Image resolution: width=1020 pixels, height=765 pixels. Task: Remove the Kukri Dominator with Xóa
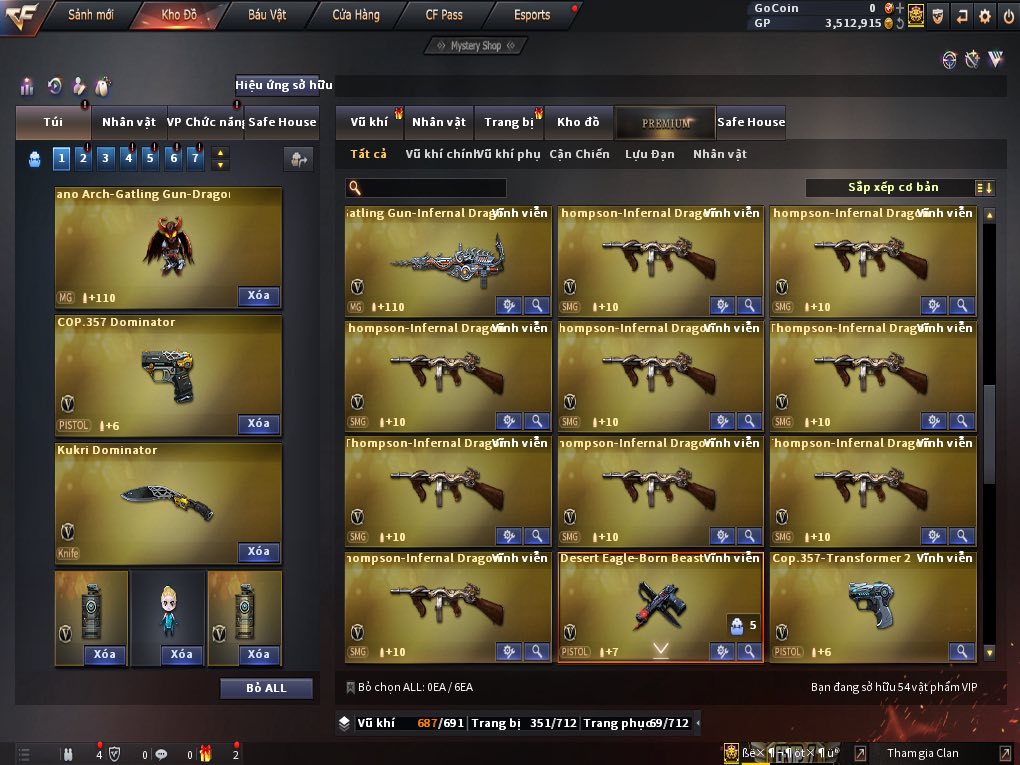258,552
